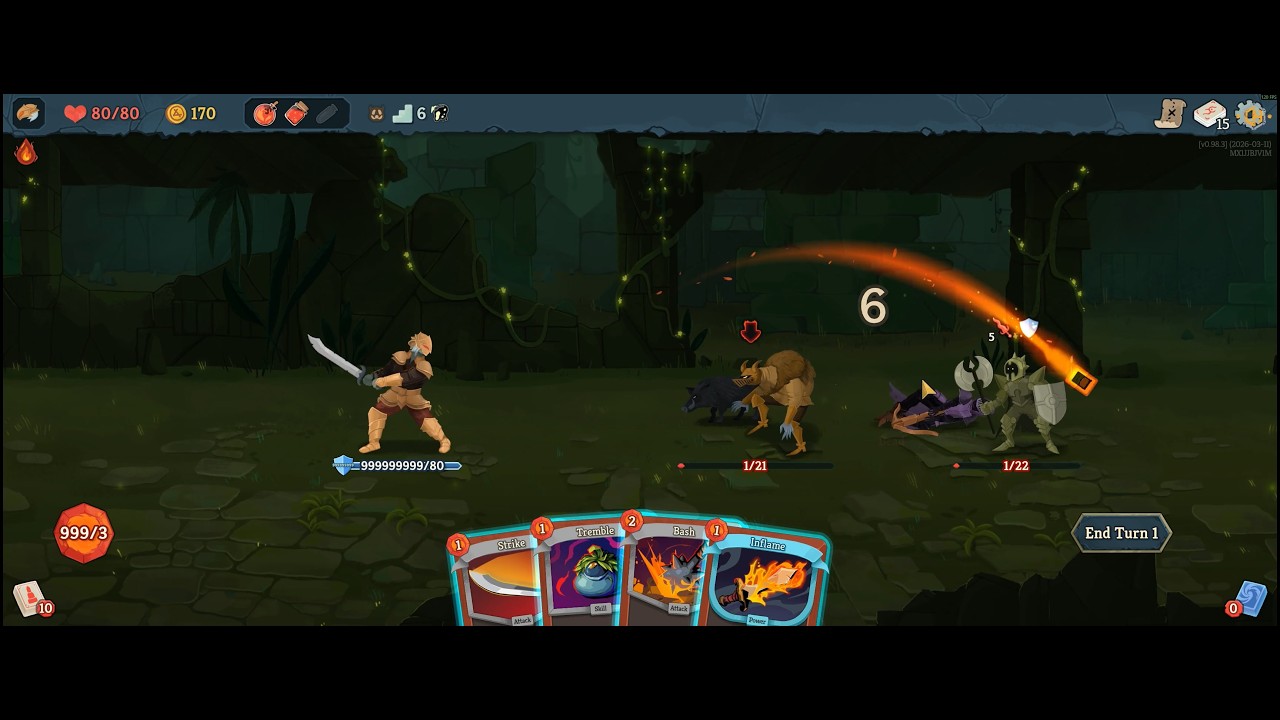Viewport: 1280px width, 720px height.
Task: Open the draw pile
Action: point(29,598)
